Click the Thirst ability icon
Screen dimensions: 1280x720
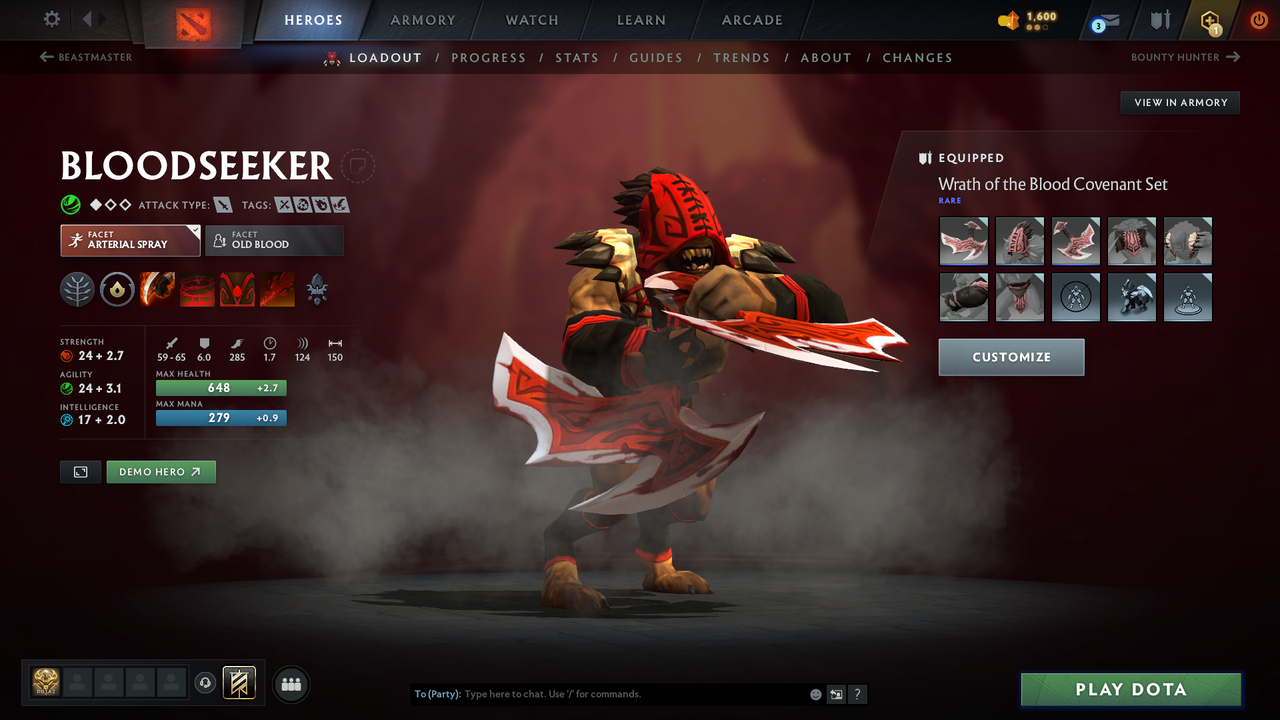(x=236, y=289)
